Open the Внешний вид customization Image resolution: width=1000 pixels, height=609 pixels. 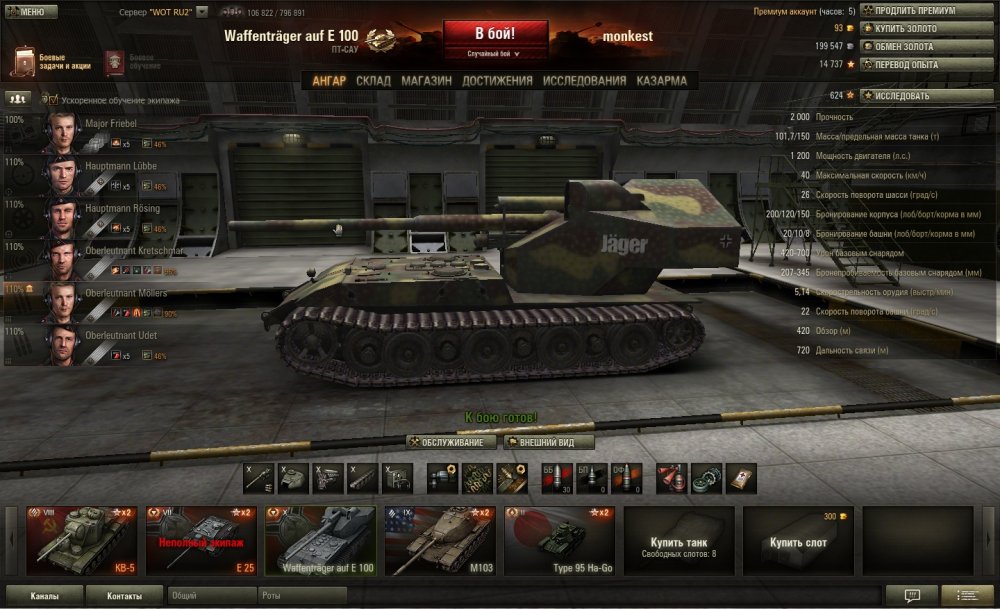pyautogui.click(x=549, y=442)
